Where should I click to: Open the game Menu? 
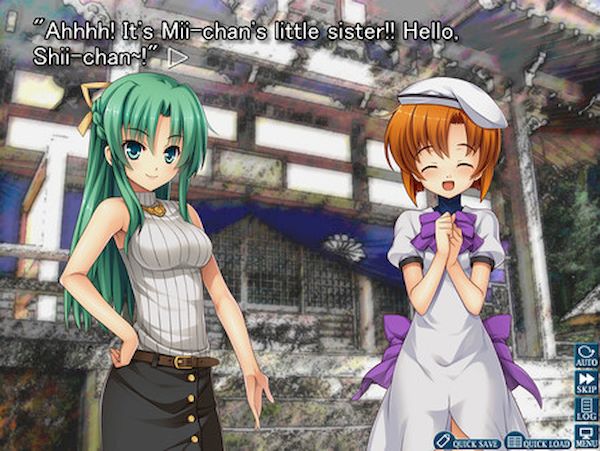pyautogui.click(x=587, y=435)
